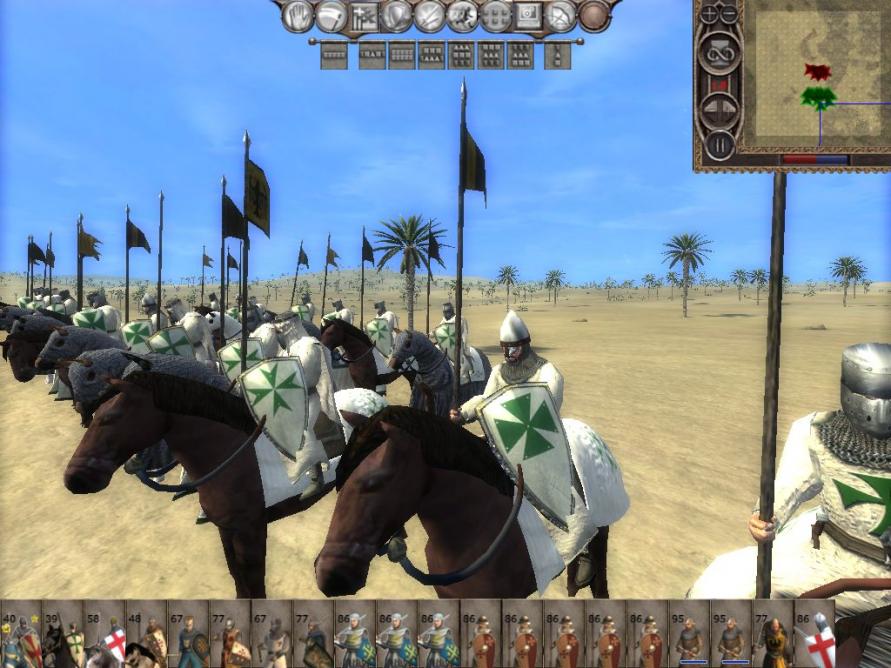
Task: Activate the crossed swords melee button
Action: [430, 16]
